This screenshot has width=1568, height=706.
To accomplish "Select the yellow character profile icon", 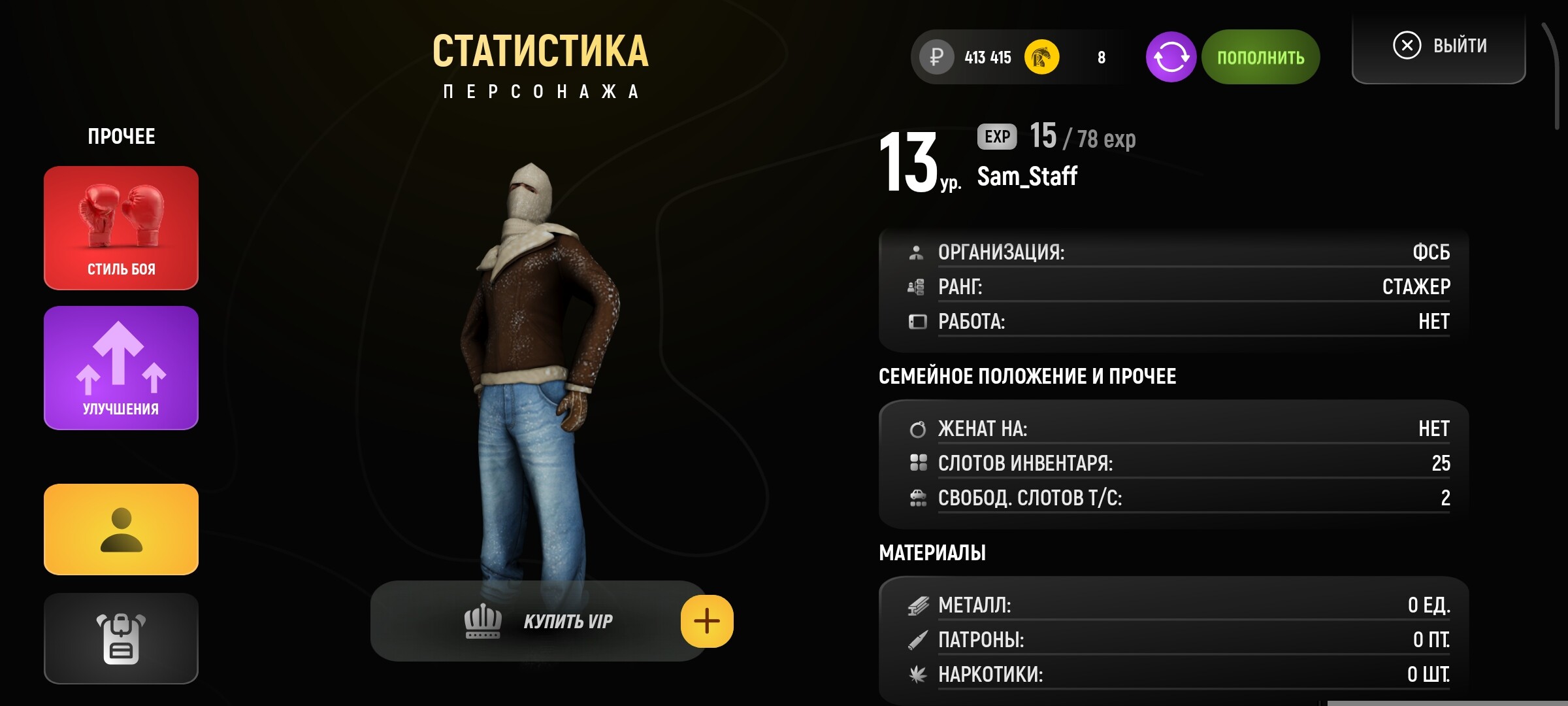I will coord(121,529).
